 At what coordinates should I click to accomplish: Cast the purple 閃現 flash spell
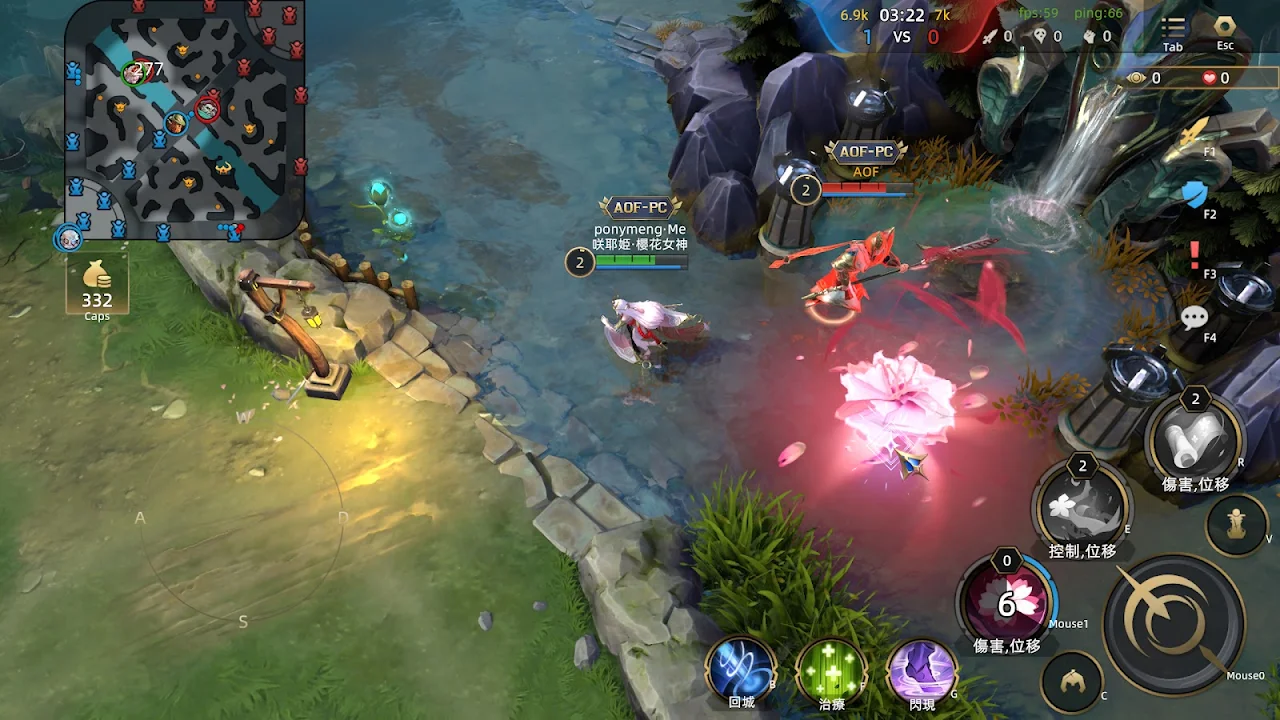(922, 670)
